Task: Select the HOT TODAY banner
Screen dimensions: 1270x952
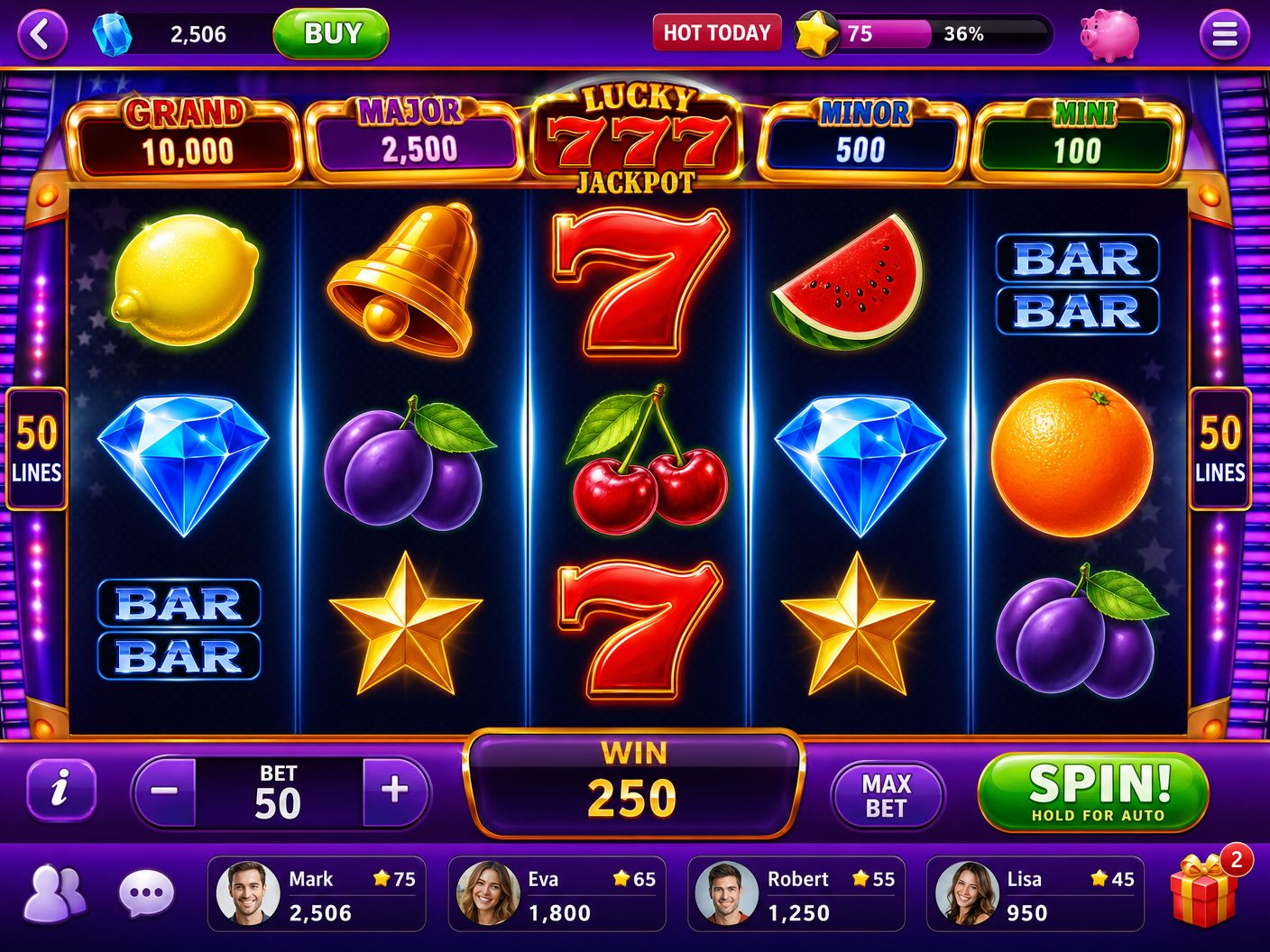Action: (x=717, y=33)
